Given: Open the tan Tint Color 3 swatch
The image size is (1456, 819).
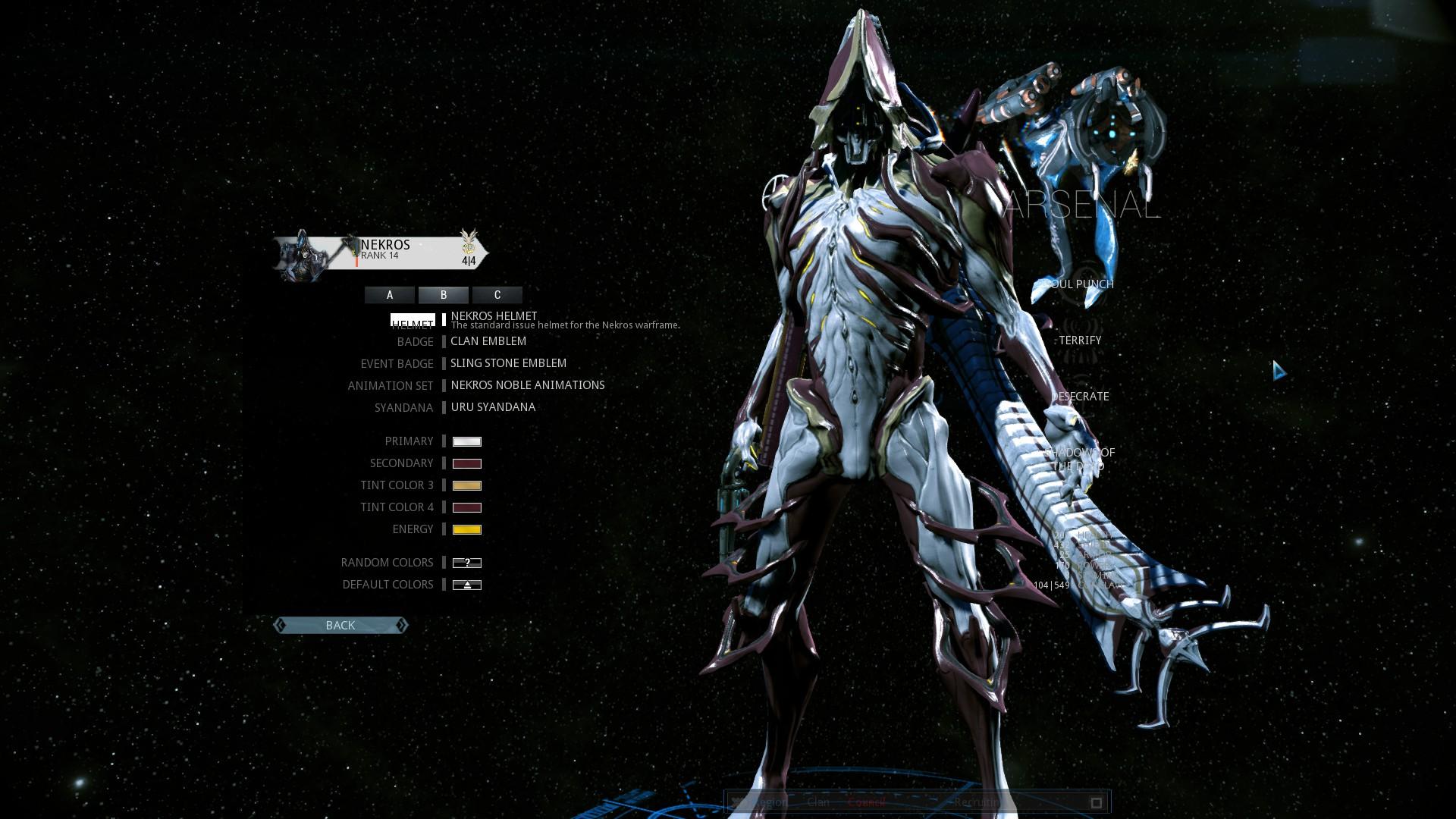Looking at the screenshot, I should click(467, 485).
